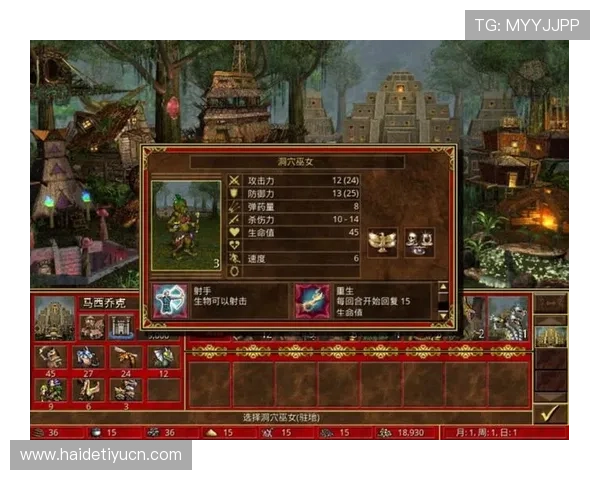Image resolution: width=600 pixels, height=480 pixels.
Task: Select the creature stack with 3 available
Action: [125, 388]
